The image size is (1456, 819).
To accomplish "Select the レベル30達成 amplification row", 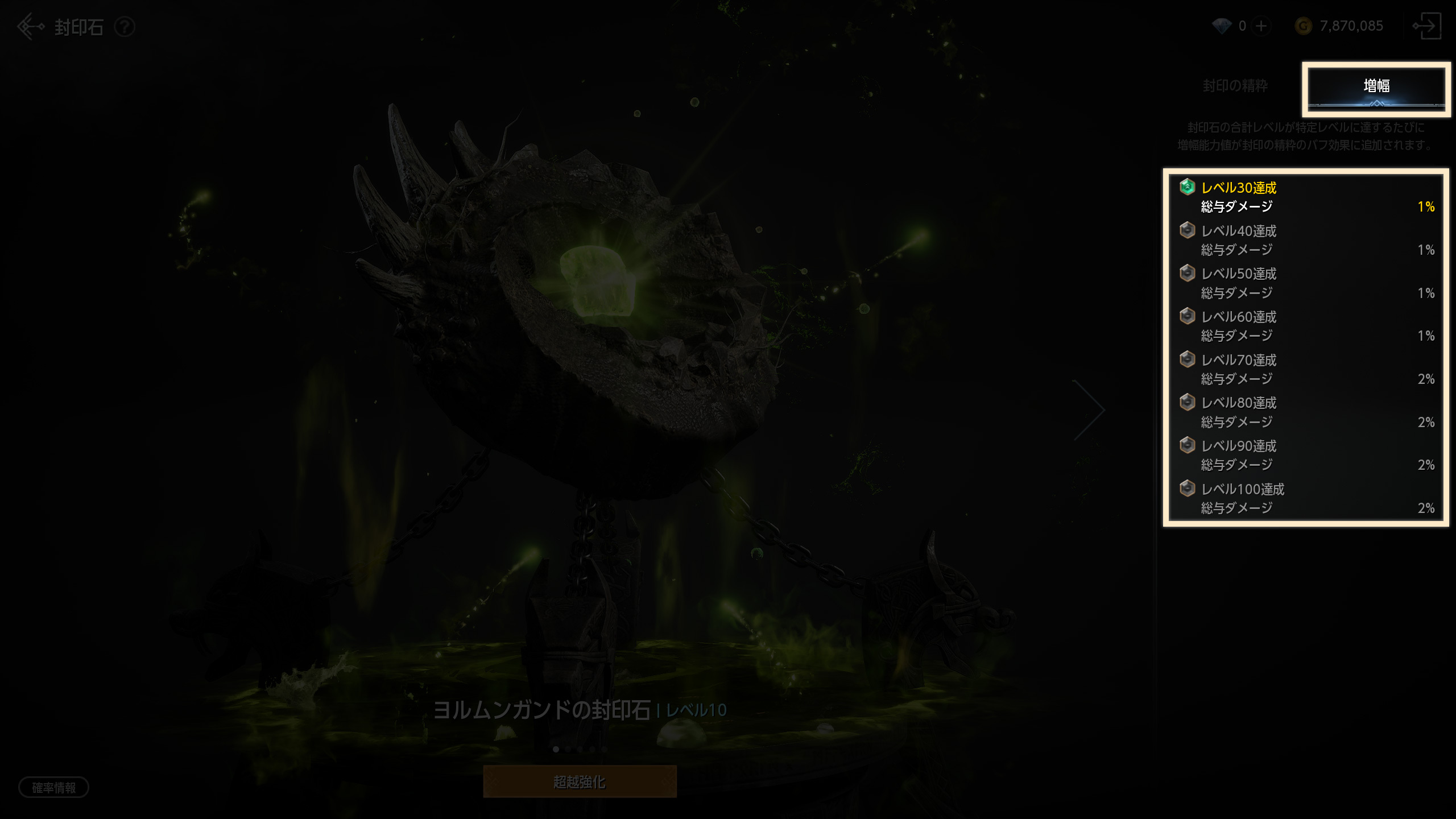I will point(1306,197).
